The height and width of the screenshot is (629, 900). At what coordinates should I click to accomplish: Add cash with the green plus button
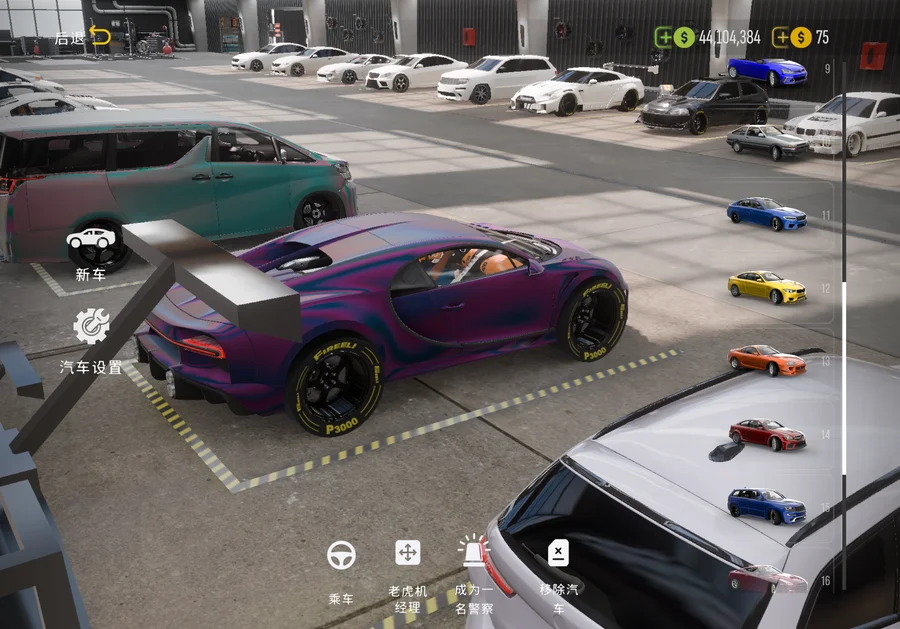point(664,38)
